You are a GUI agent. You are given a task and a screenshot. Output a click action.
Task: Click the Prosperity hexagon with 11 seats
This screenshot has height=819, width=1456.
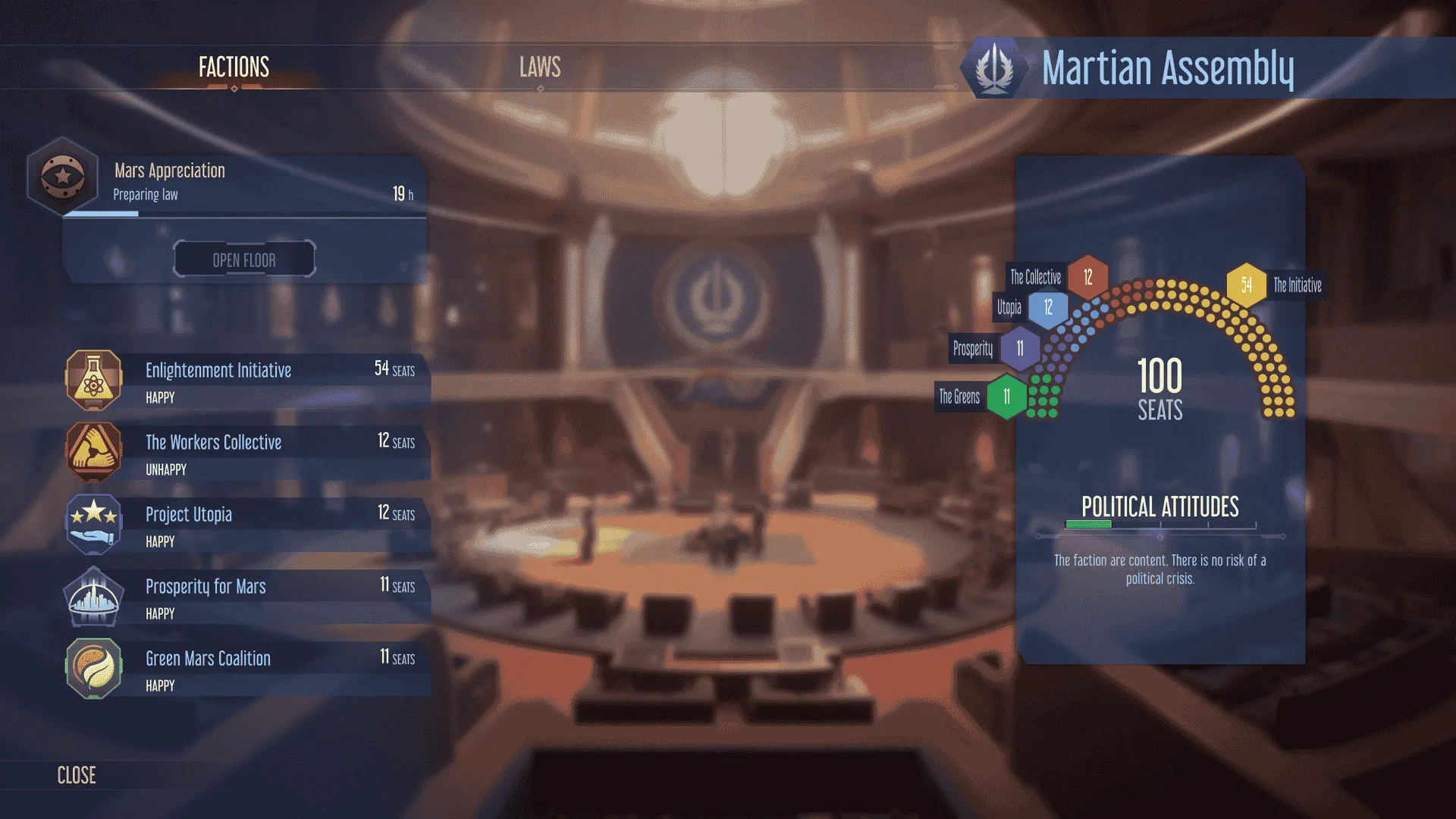[x=1019, y=349]
